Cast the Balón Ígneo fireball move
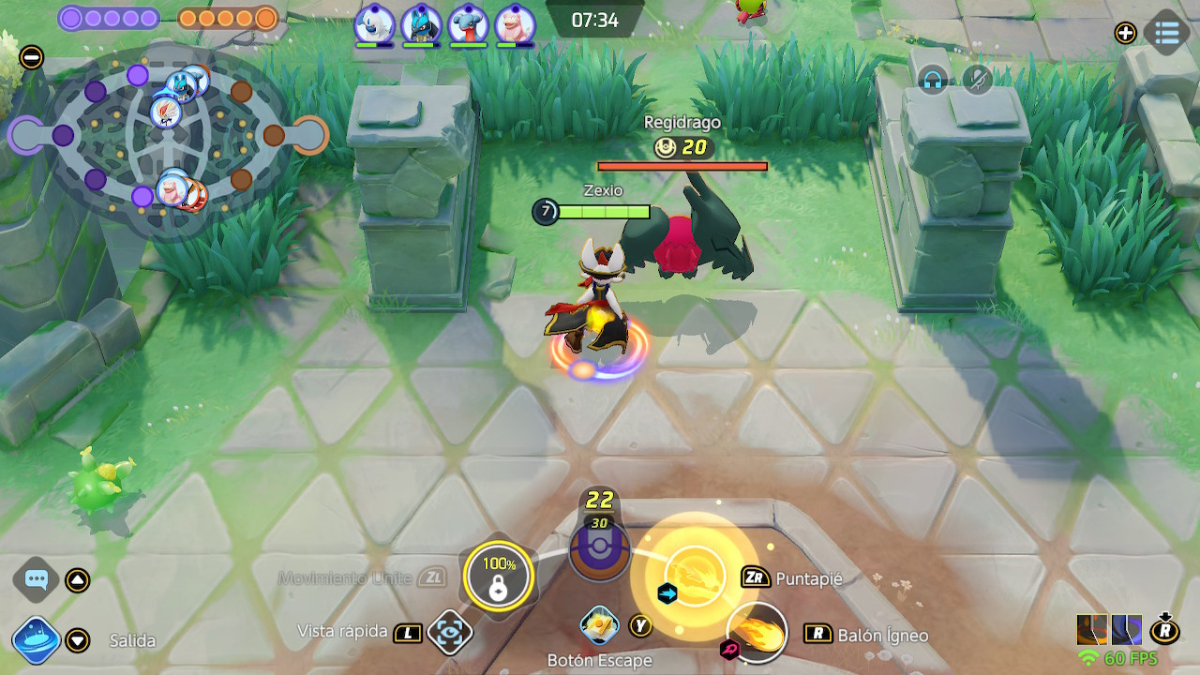The width and height of the screenshot is (1200, 675). (758, 633)
